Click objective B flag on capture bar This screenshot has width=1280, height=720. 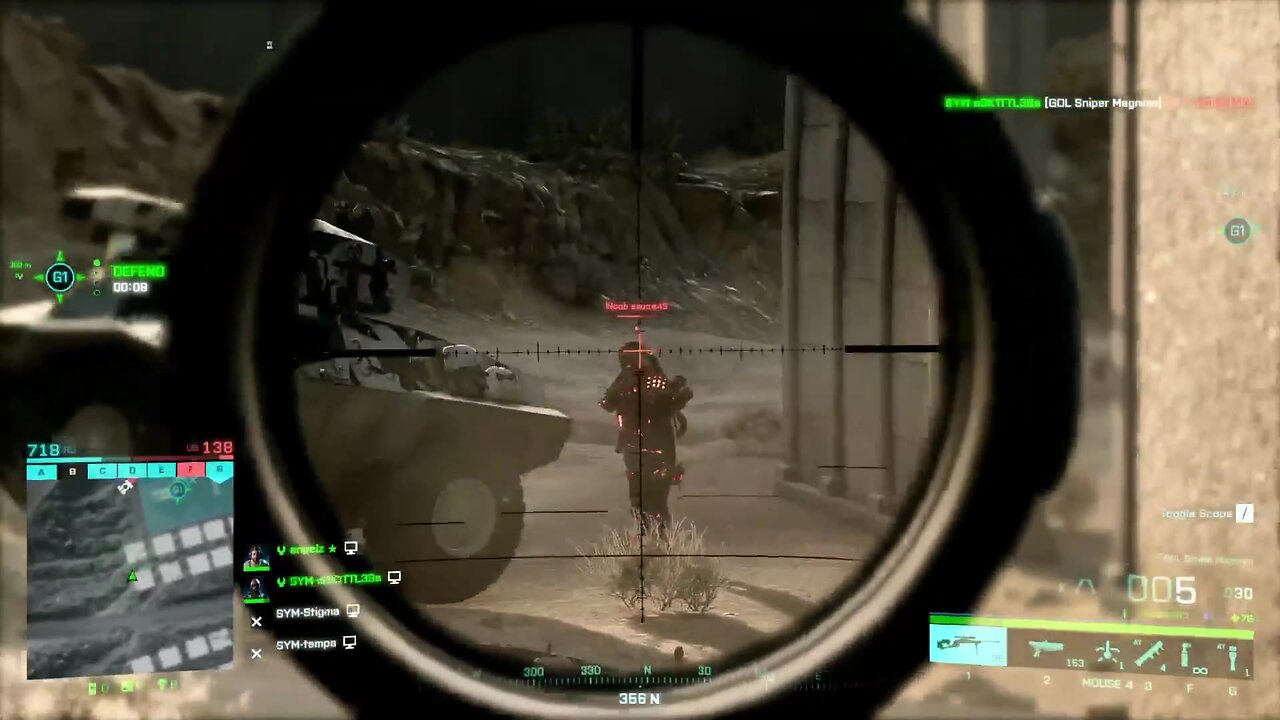point(72,472)
